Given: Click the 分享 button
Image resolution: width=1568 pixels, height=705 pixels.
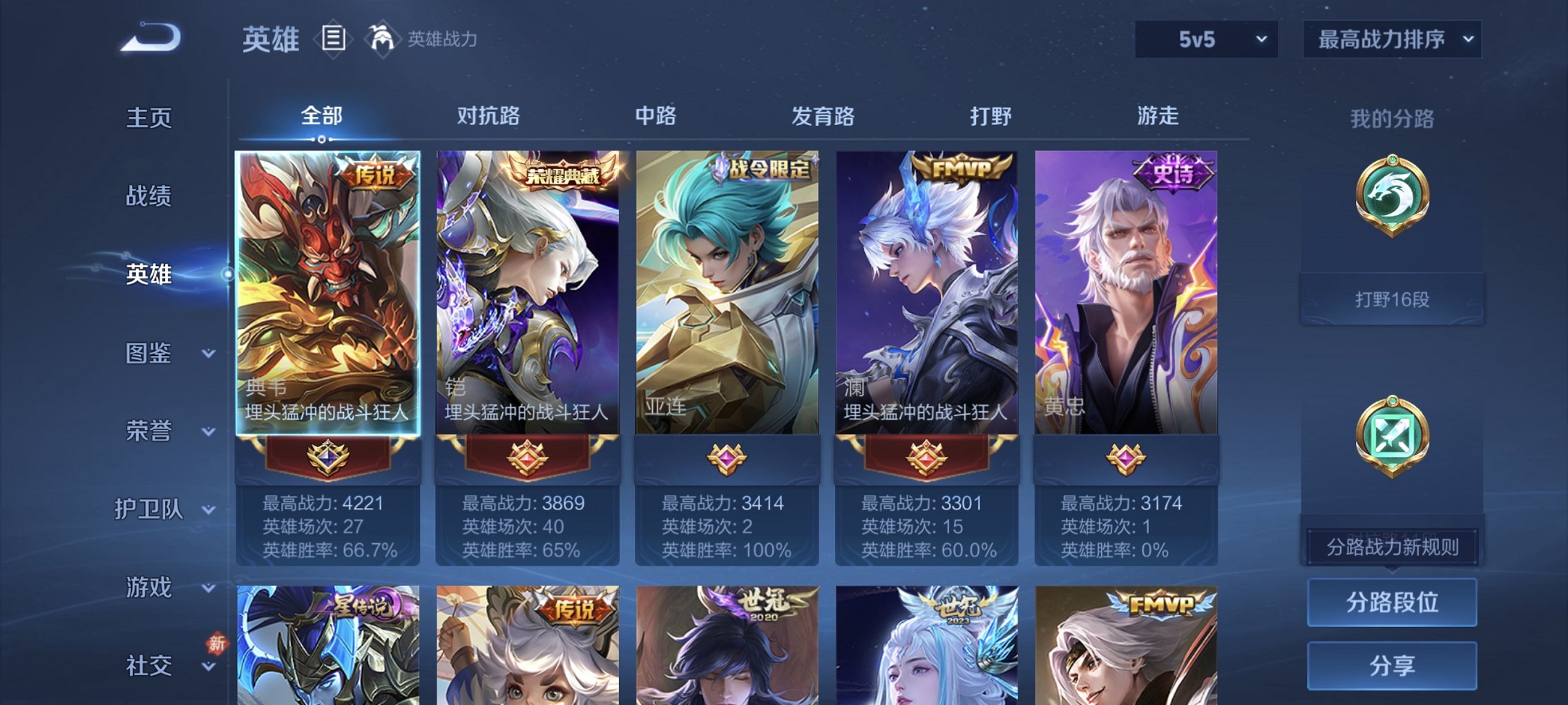Looking at the screenshot, I should click(x=1392, y=665).
